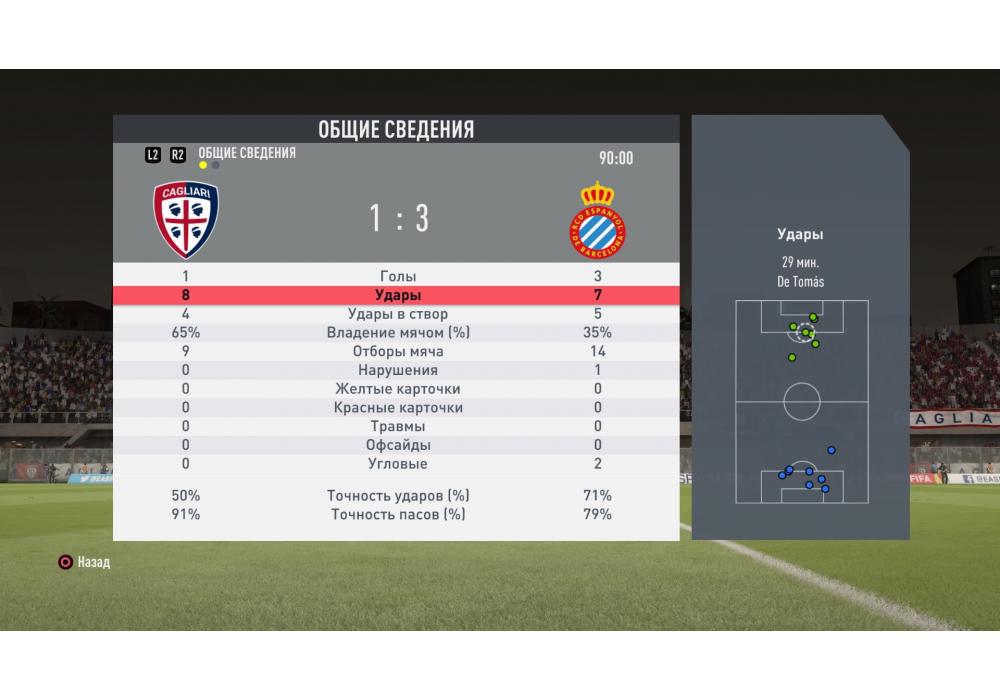This screenshot has width=1000, height=700.
Task: Select the Желтые карточки row
Action: [398, 389]
